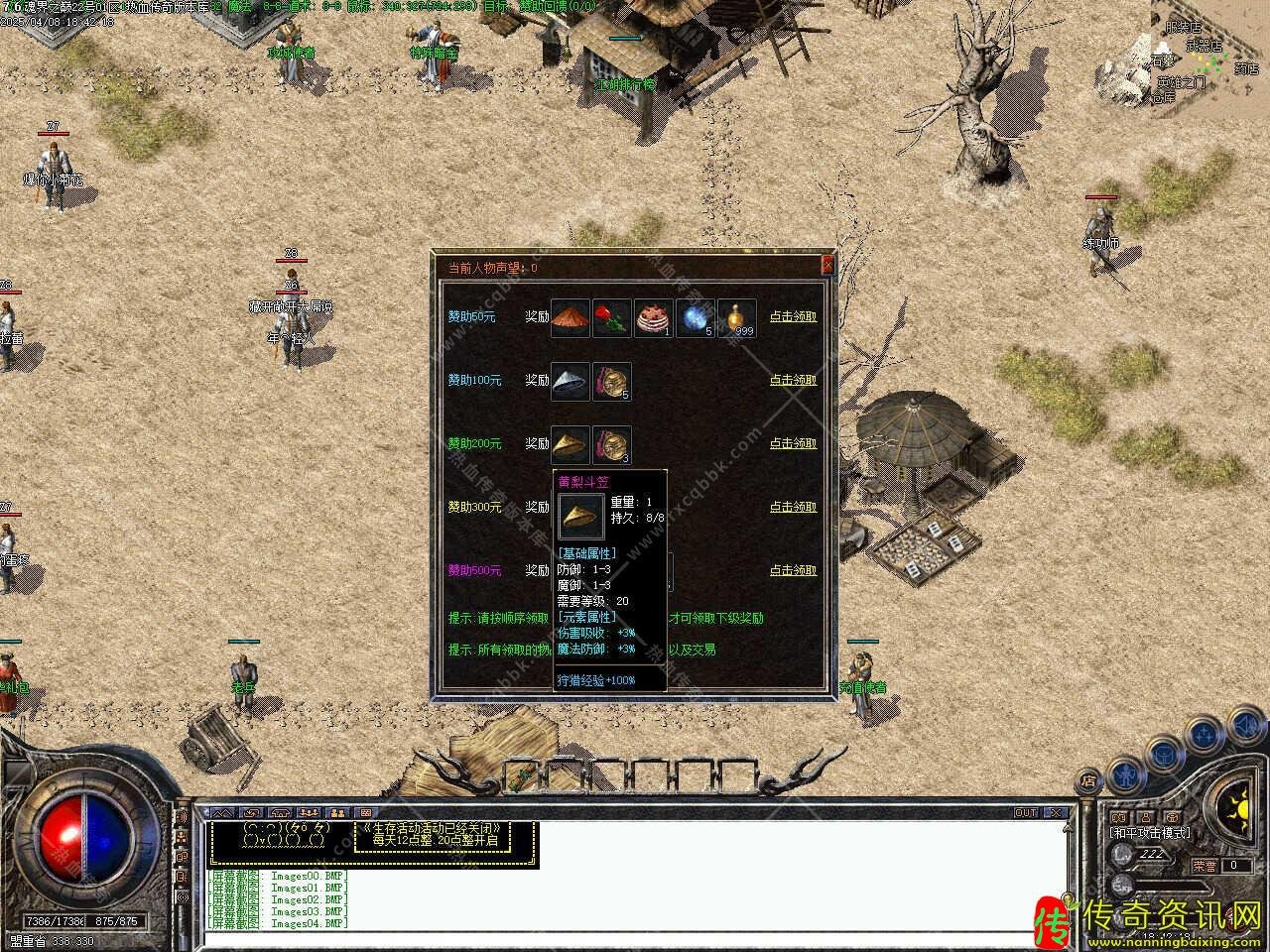Select the brown straw hat reward
Viewport: 1270px width, 952px height.
pos(571,317)
